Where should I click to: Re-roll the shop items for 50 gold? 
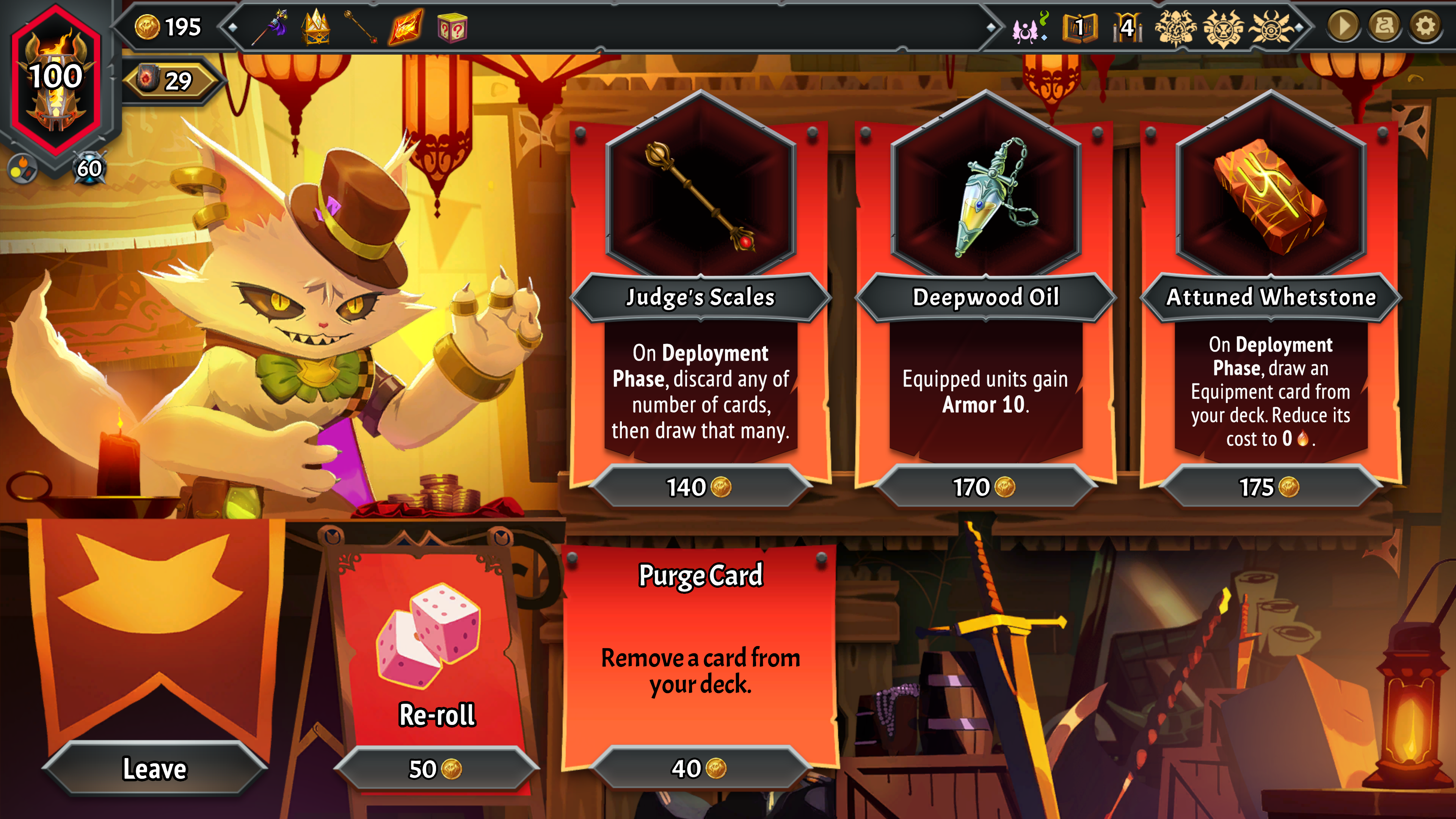(x=436, y=769)
